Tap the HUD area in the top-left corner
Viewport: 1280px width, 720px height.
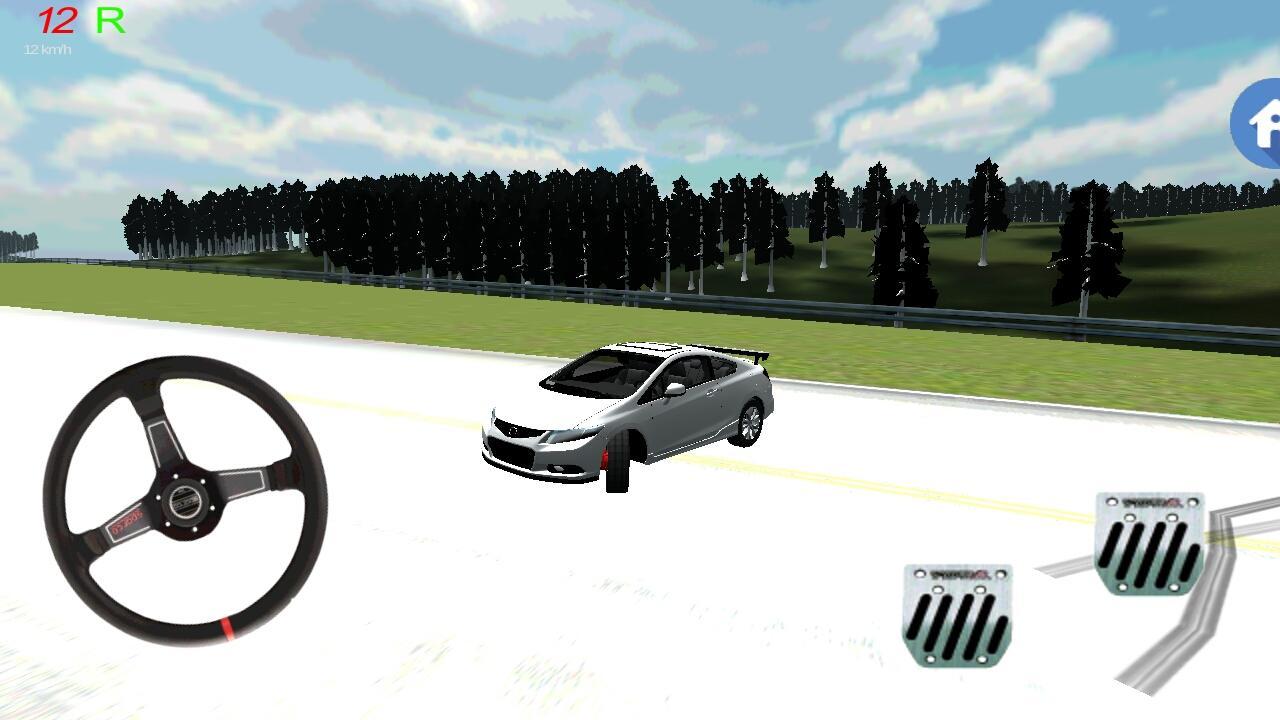click(x=70, y=30)
